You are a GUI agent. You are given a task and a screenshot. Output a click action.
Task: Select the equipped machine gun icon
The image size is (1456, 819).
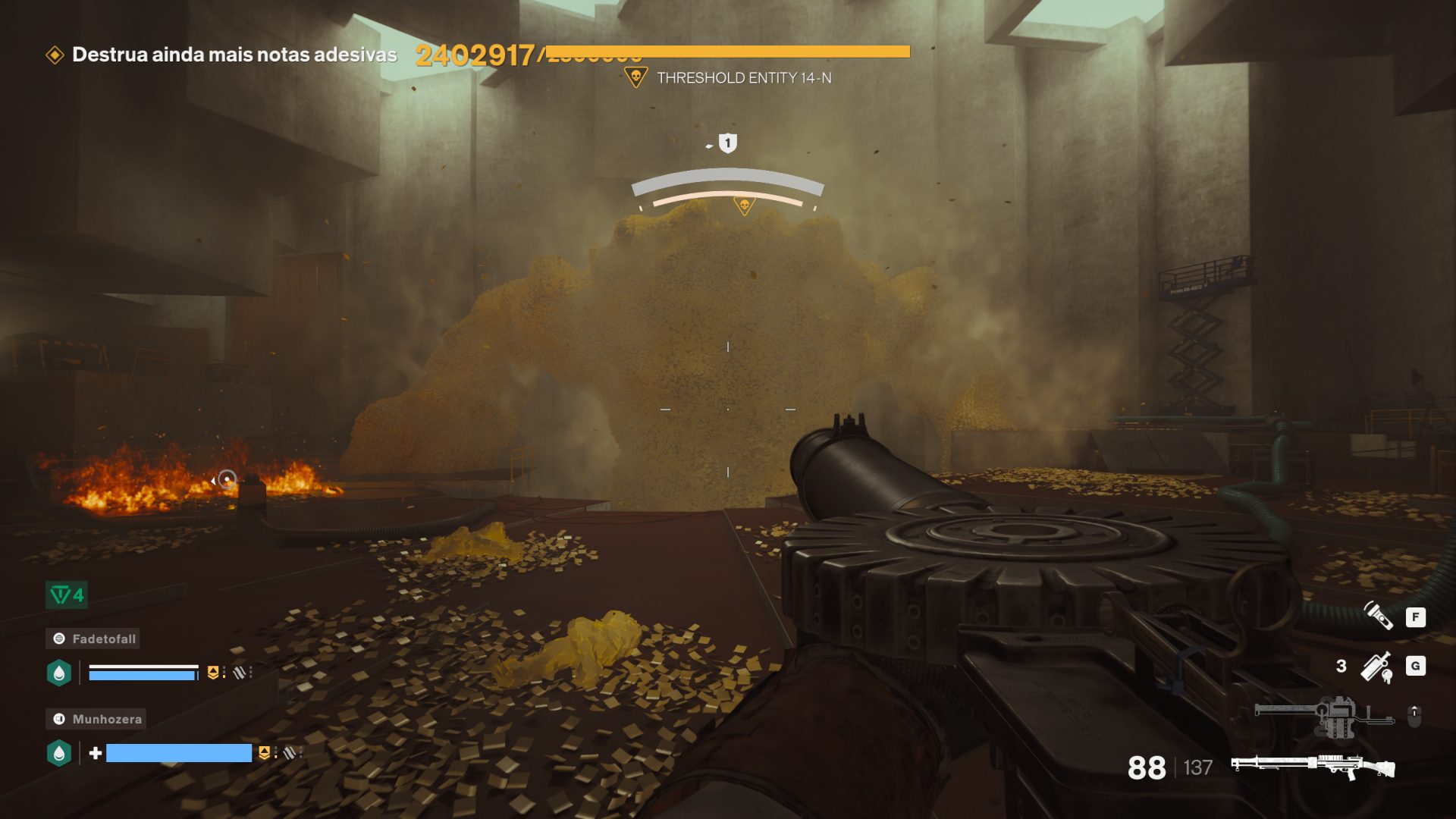click(1313, 767)
